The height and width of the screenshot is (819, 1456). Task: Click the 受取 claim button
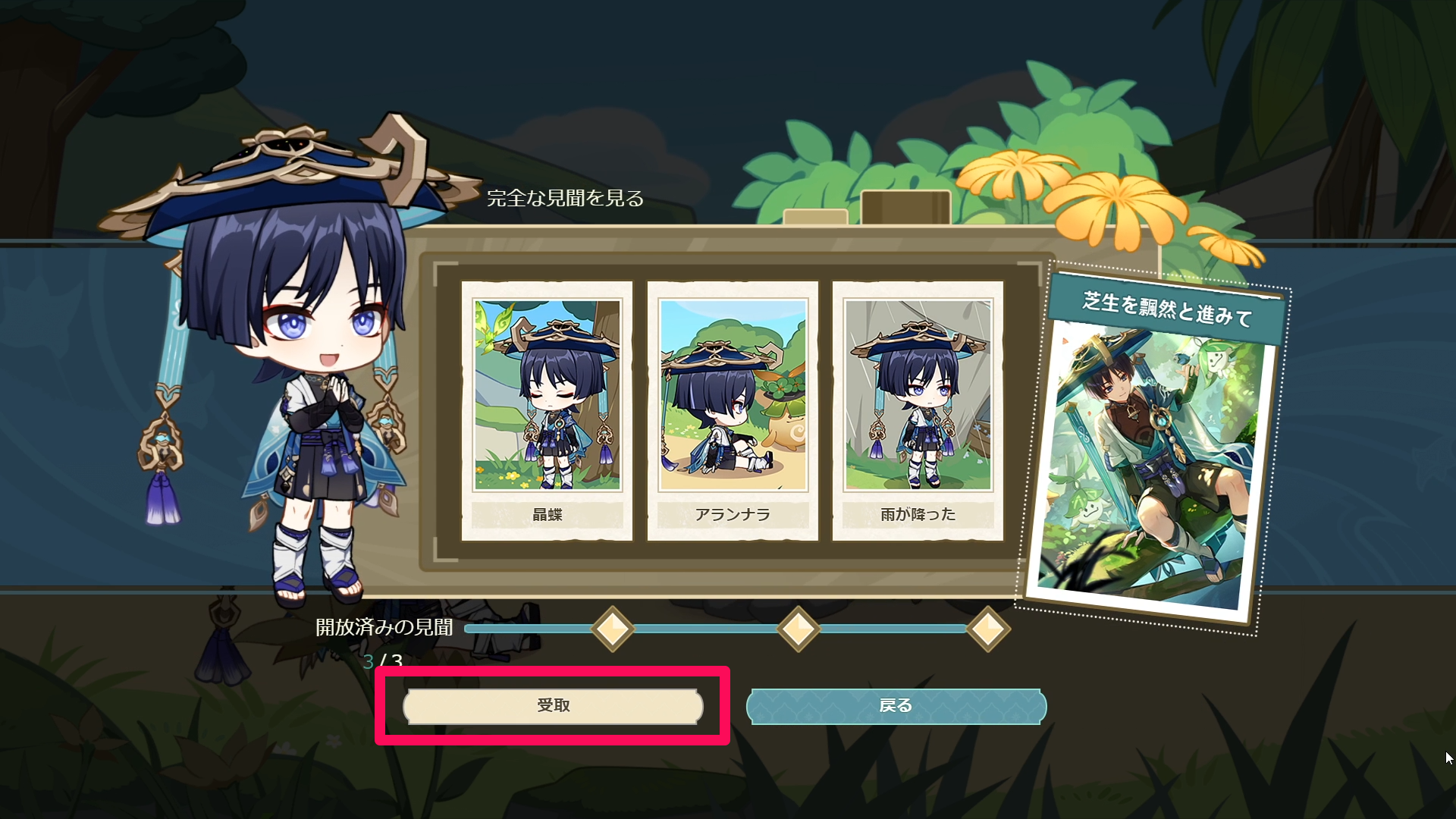tap(552, 704)
